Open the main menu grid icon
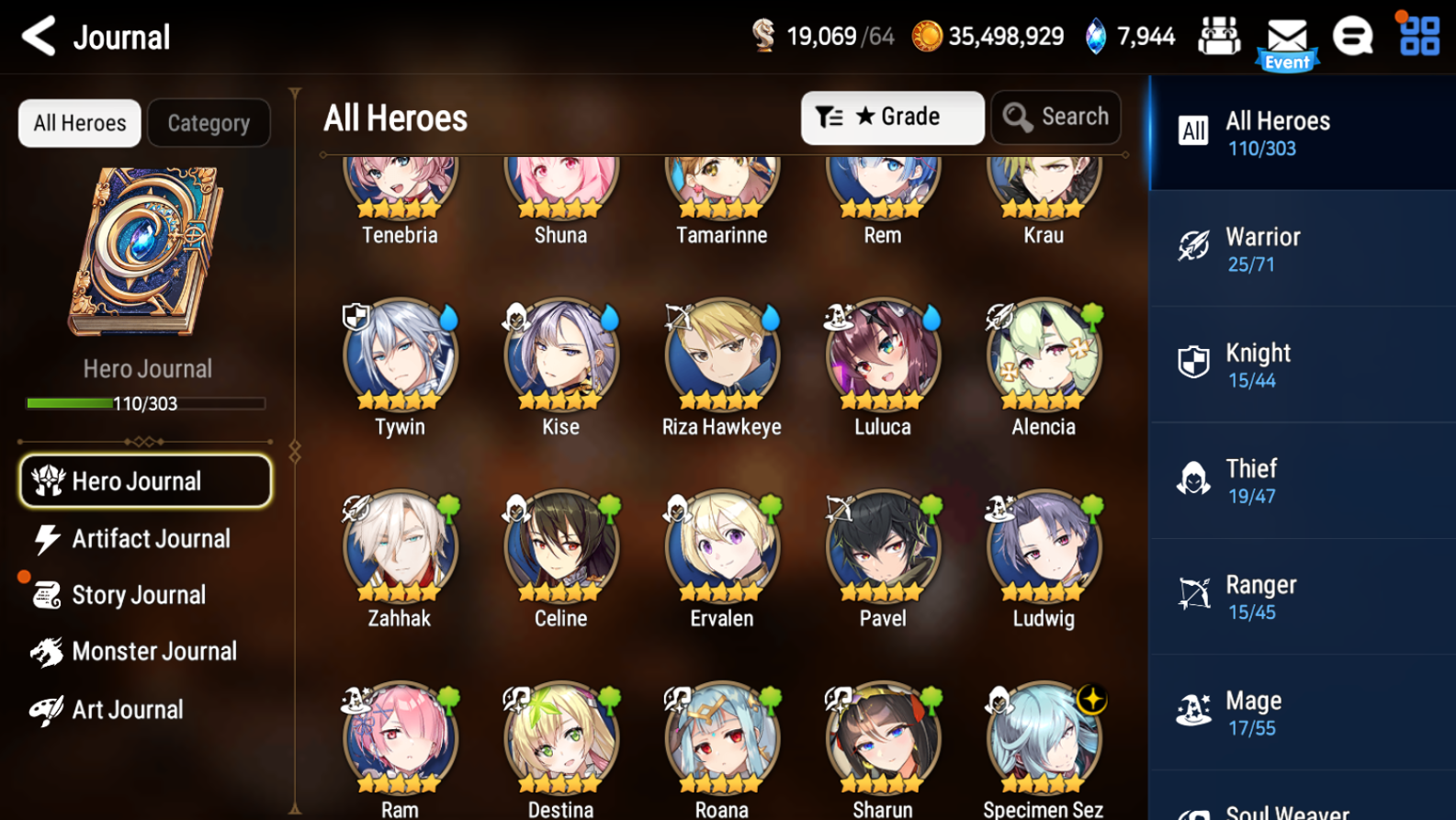 pyautogui.click(x=1417, y=35)
